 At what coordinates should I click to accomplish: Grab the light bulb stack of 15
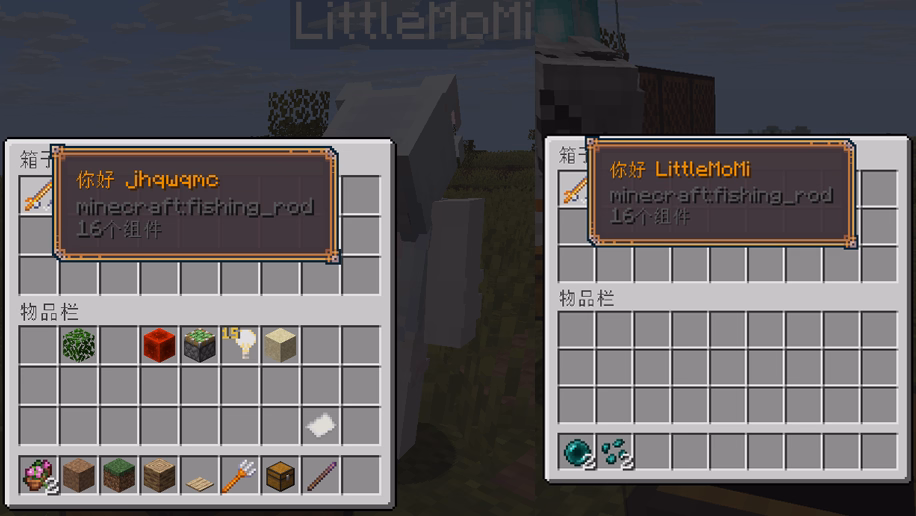(240, 345)
